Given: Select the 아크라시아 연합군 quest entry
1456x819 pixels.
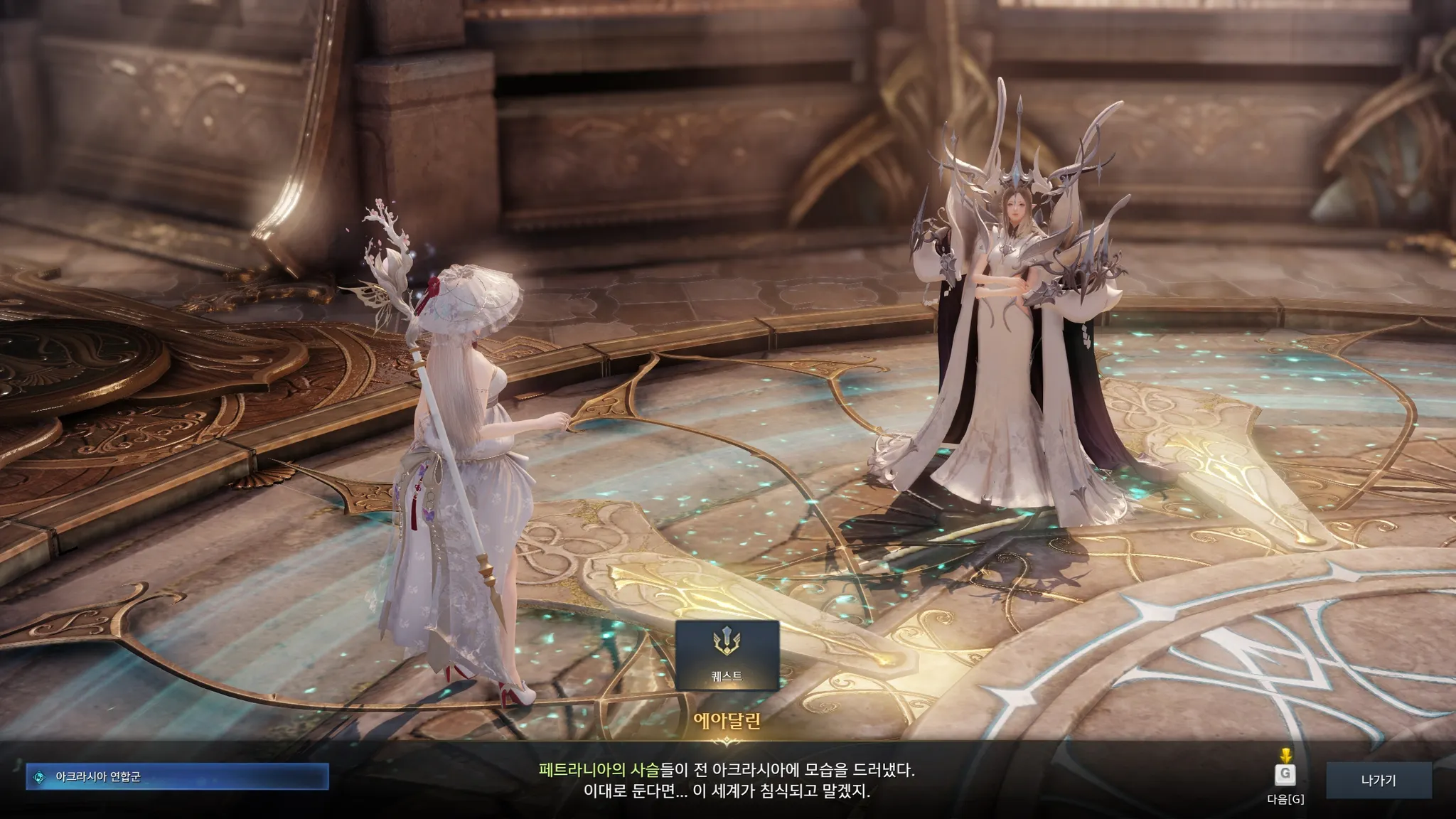Looking at the screenshot, I should coord(177,776).
